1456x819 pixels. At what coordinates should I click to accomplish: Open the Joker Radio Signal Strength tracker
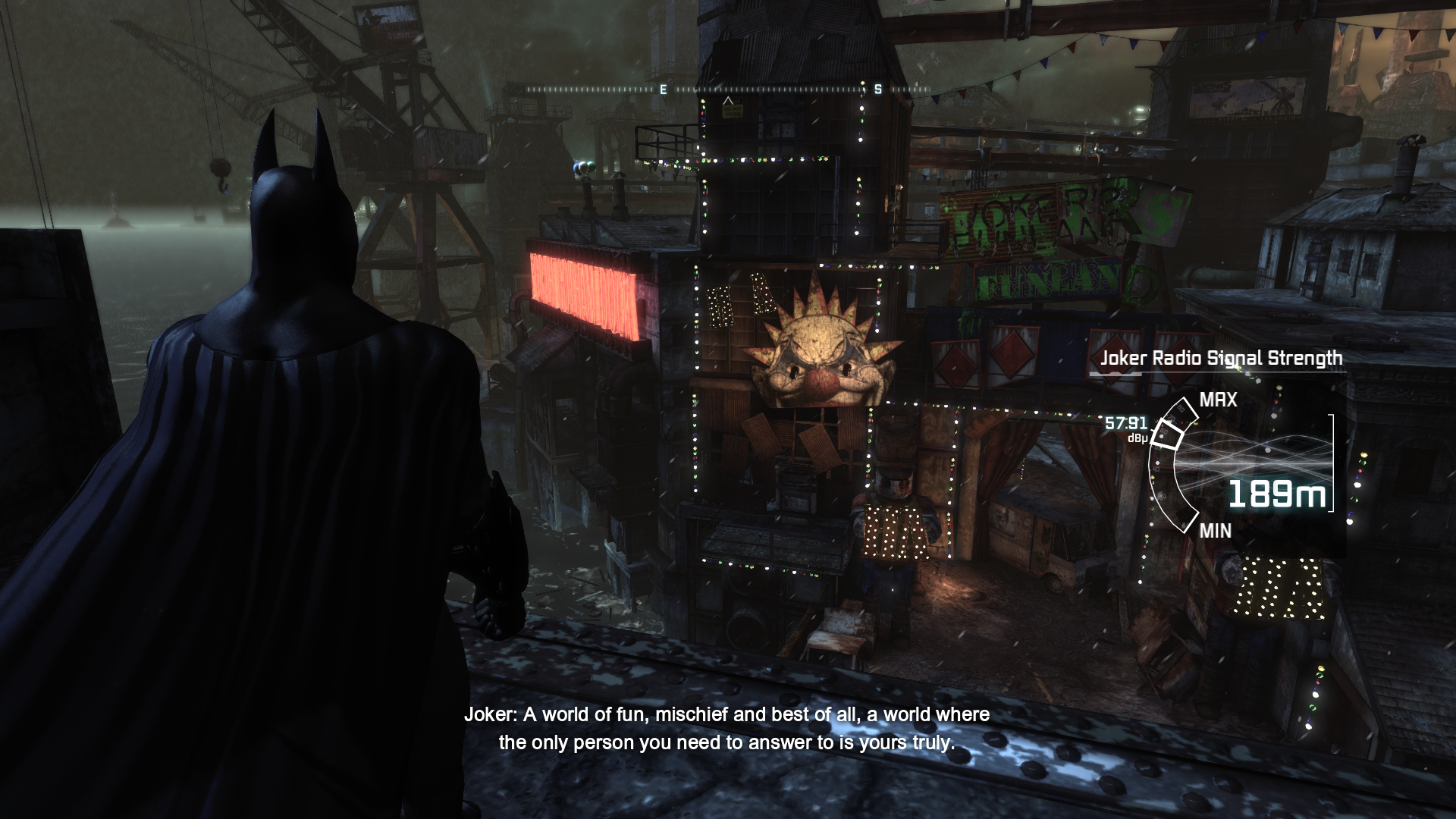click(x=1221, y=358)
